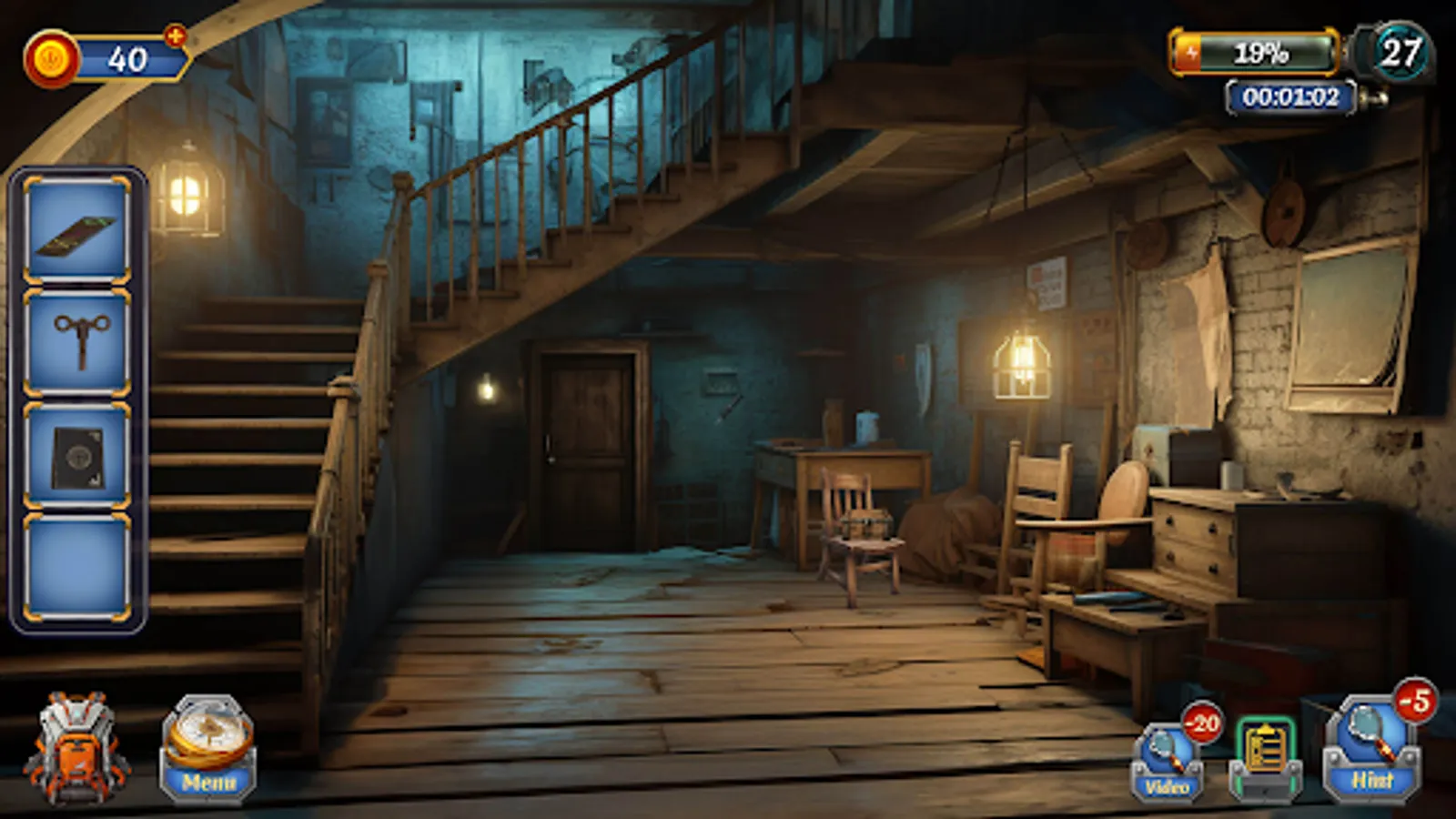This screenshot has height=819, width=1456.
Task: Click the Hint button label
Action: (1372, 780)
